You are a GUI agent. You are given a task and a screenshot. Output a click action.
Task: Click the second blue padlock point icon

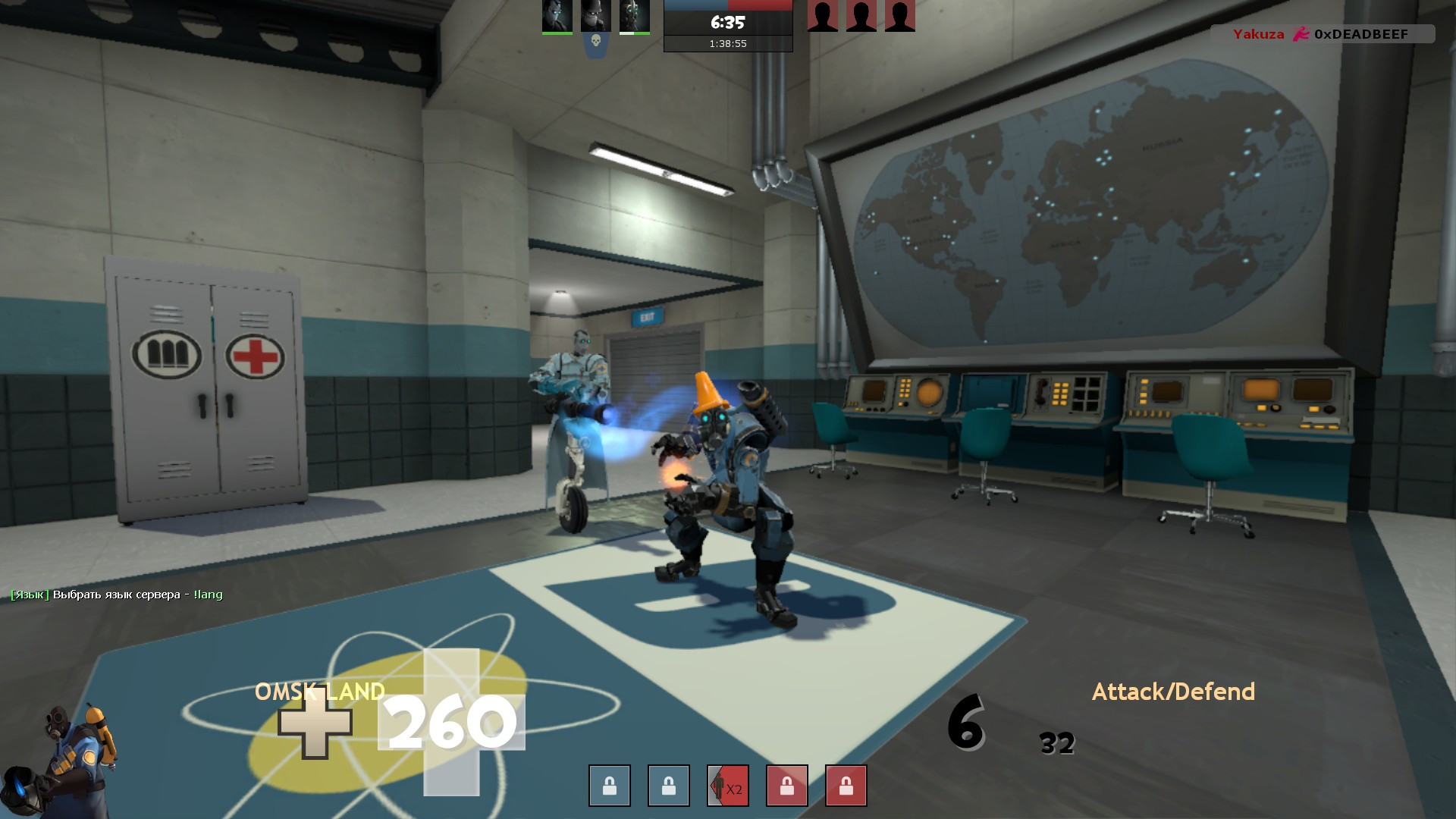[x=667, y=786]
